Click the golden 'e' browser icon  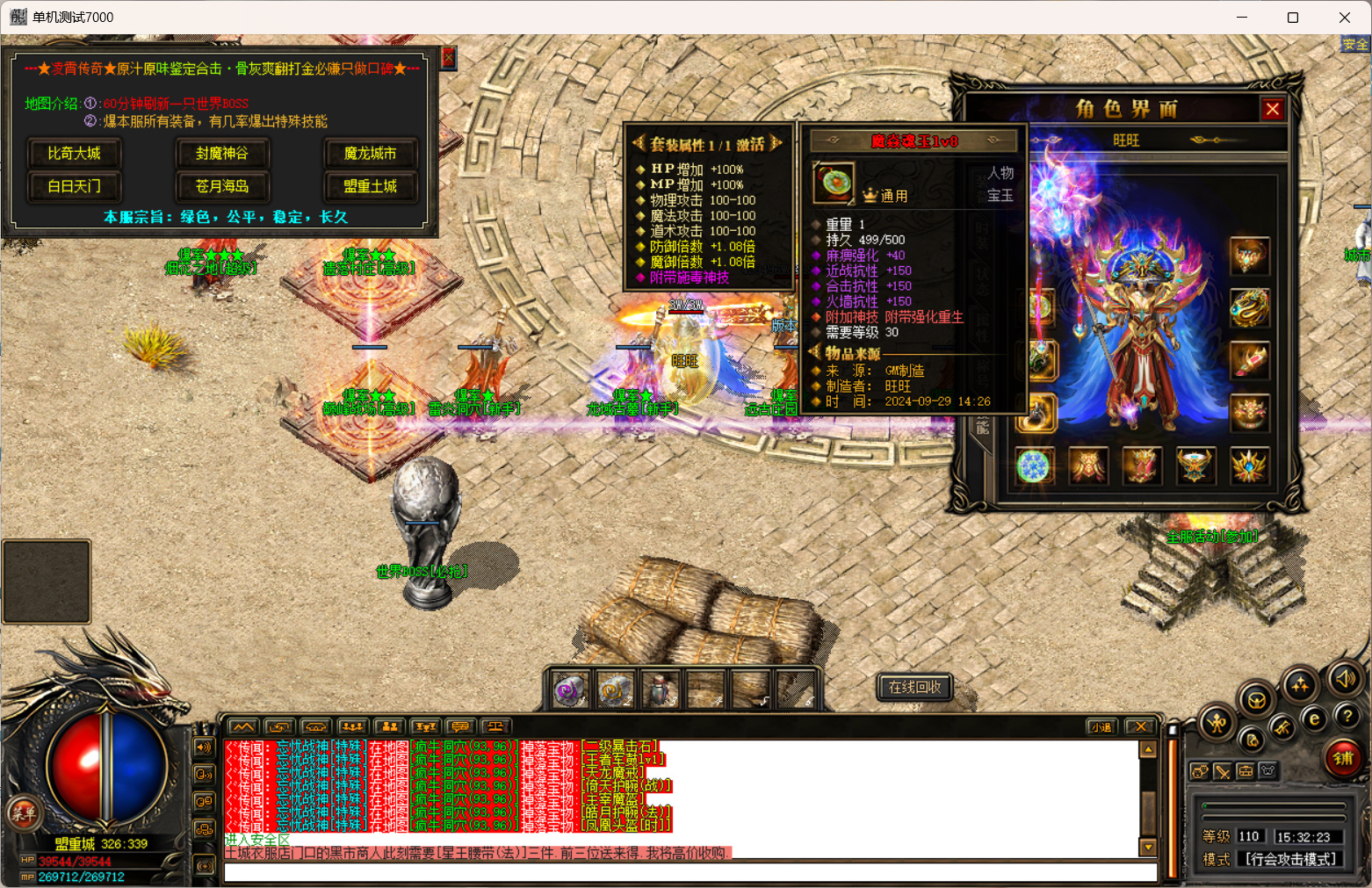[x=1314, y=718]
